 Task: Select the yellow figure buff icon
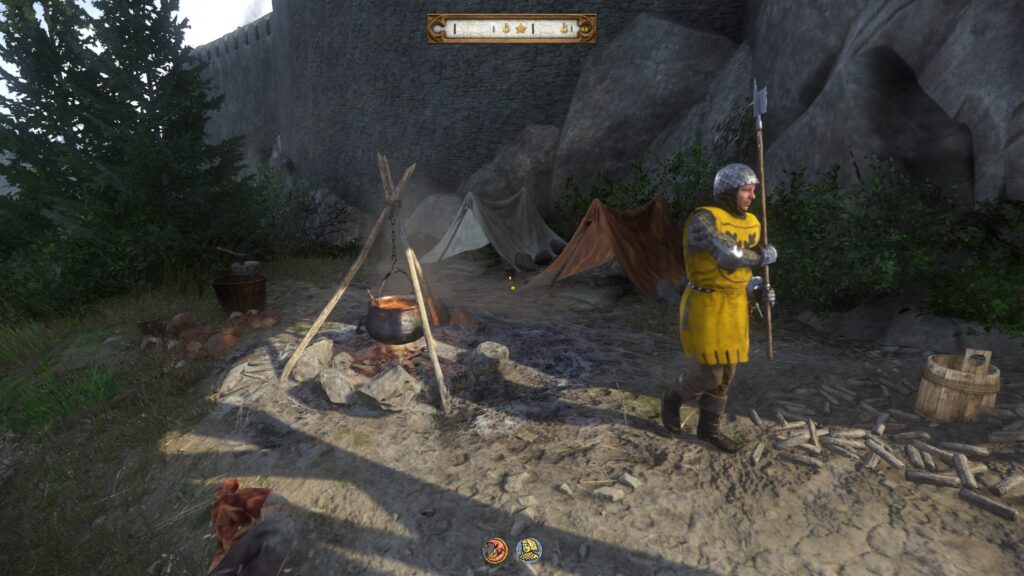click(x=528, y=549)
